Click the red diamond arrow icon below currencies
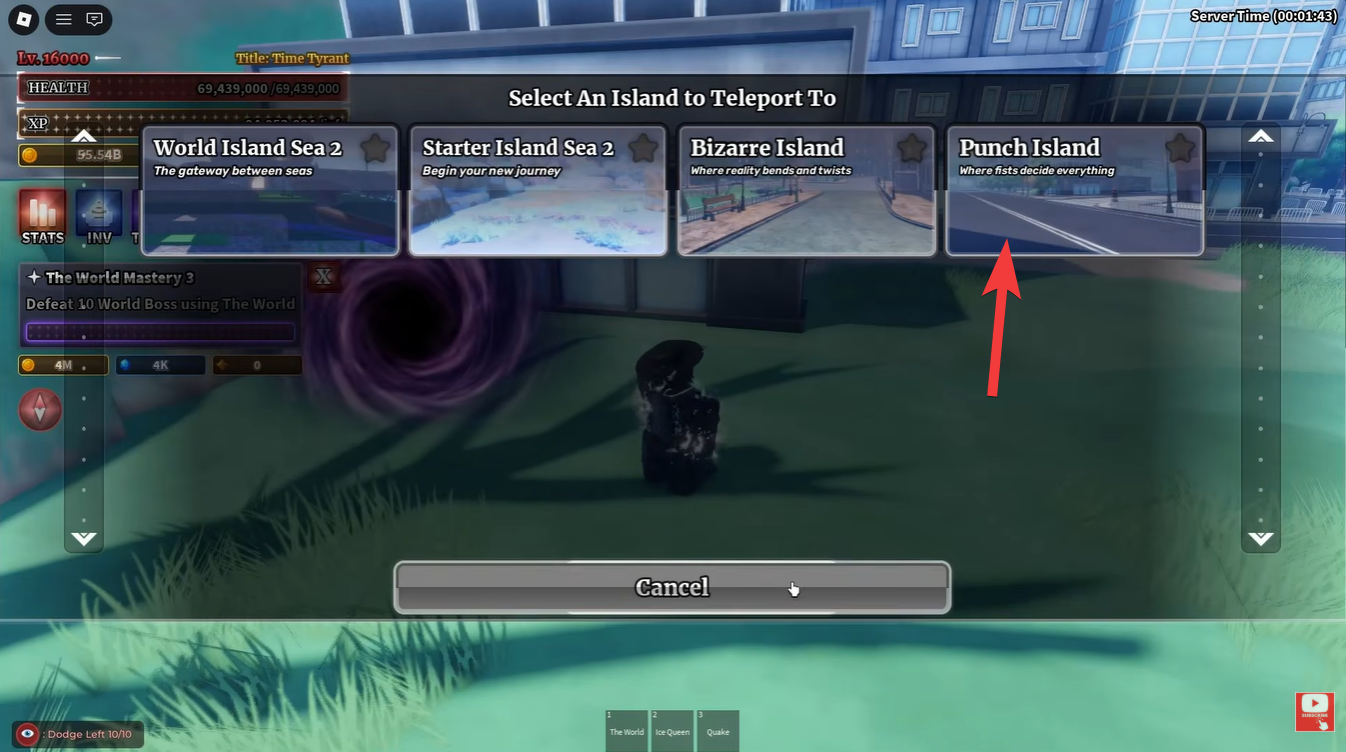1346x752 pixels. point(40,409)
